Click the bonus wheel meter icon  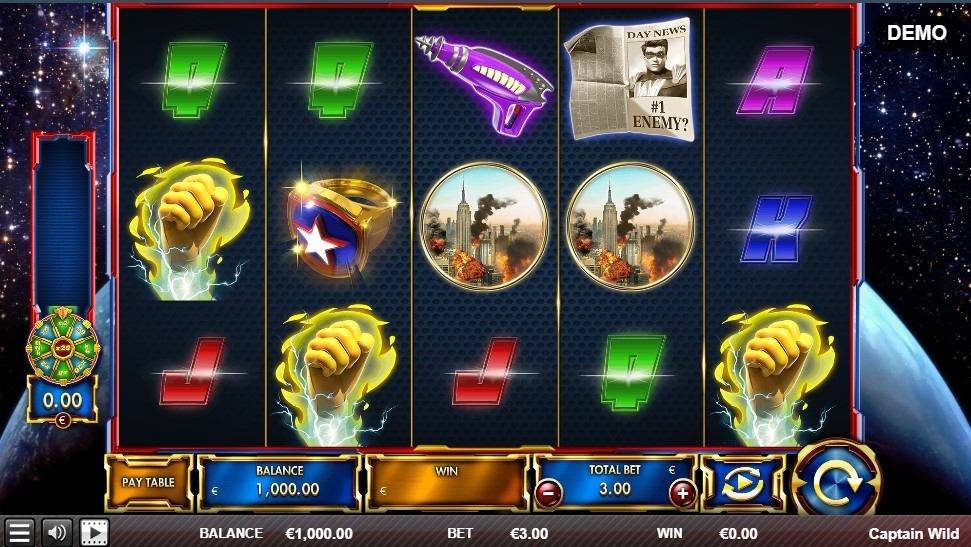point(62,347)
